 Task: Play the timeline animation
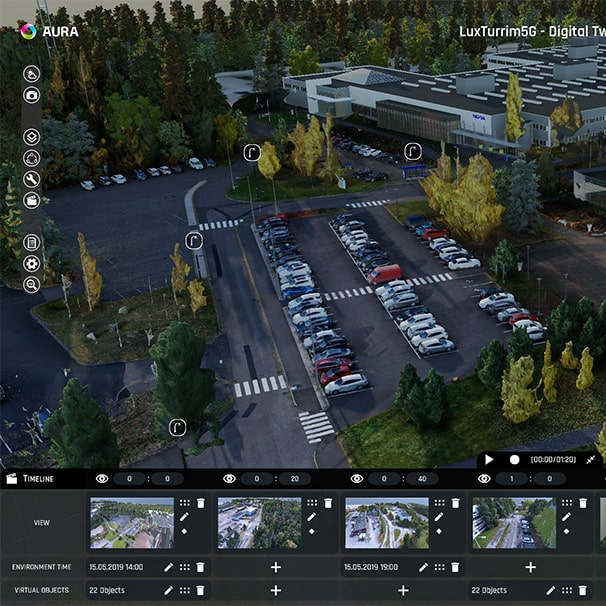click(489, 459)
